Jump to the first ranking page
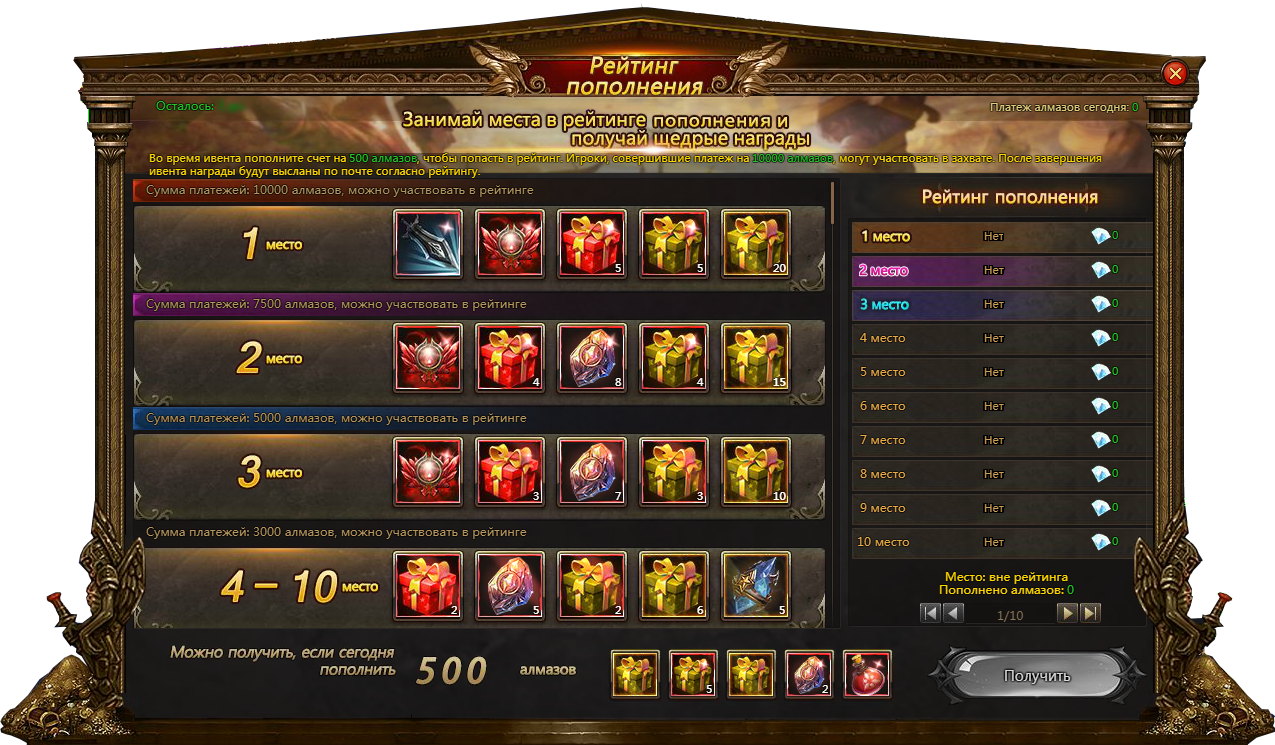 tap(930, 613)
